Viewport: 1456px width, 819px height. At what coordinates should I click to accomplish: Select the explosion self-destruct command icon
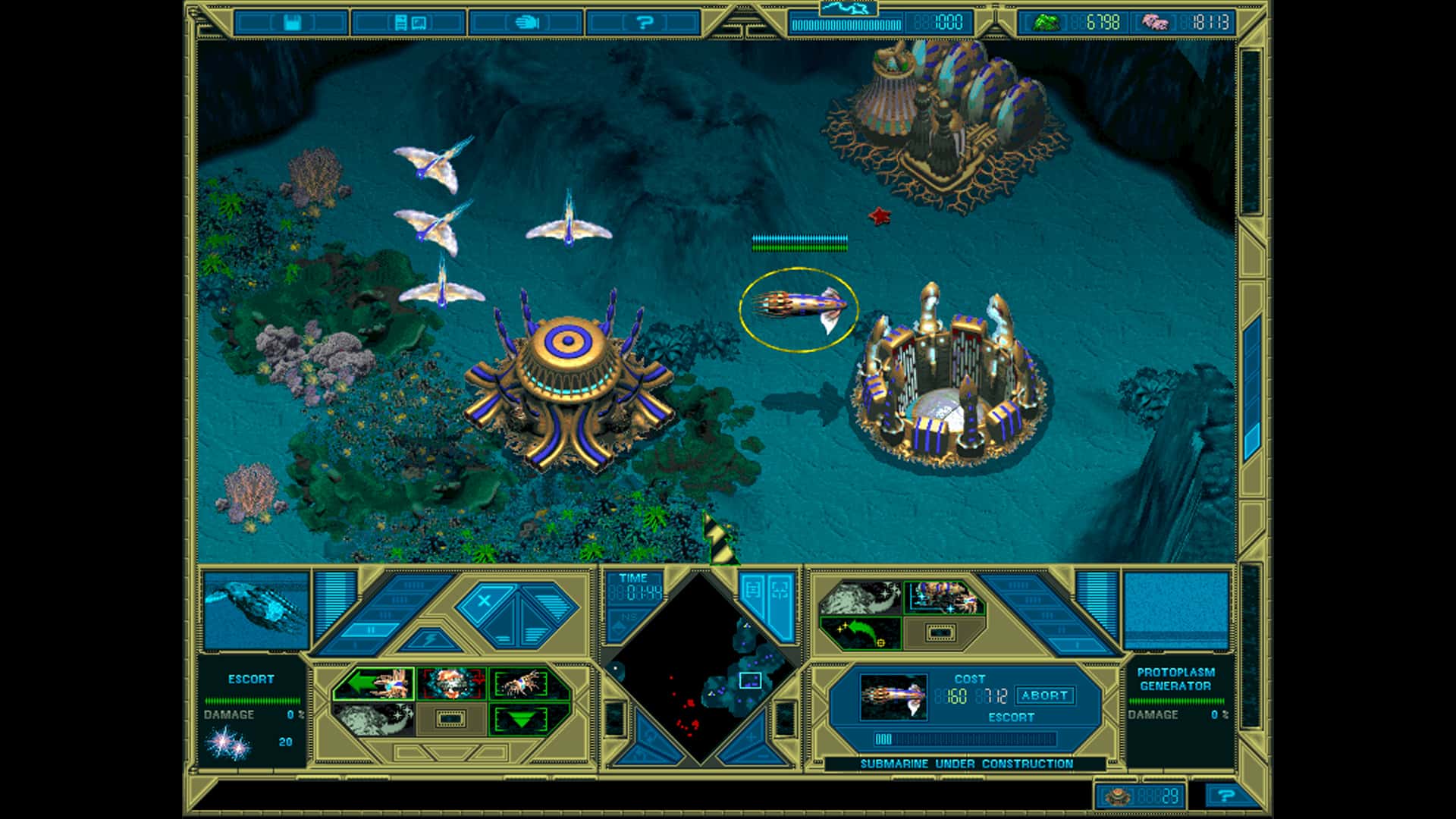pos(452,682)
